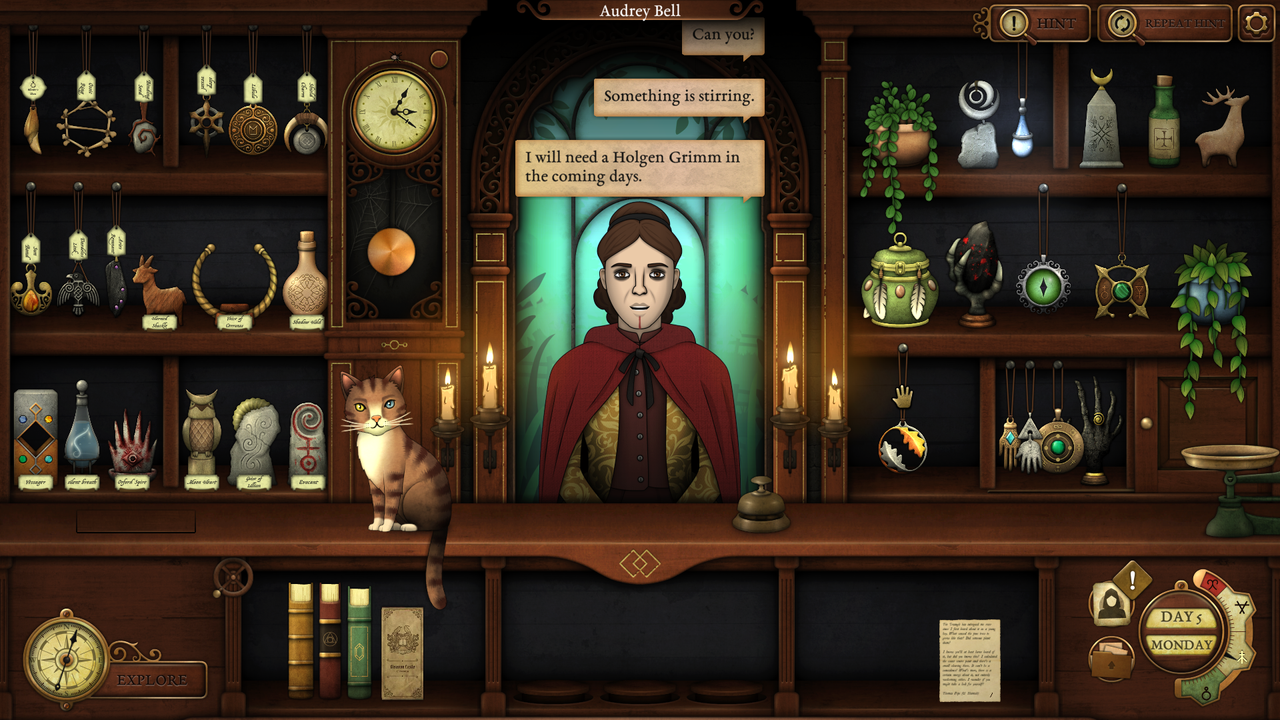Screen dimensions: 1280x720
Task: Pick the hanging bone ring talisman
Action: (x=86, y=128)
